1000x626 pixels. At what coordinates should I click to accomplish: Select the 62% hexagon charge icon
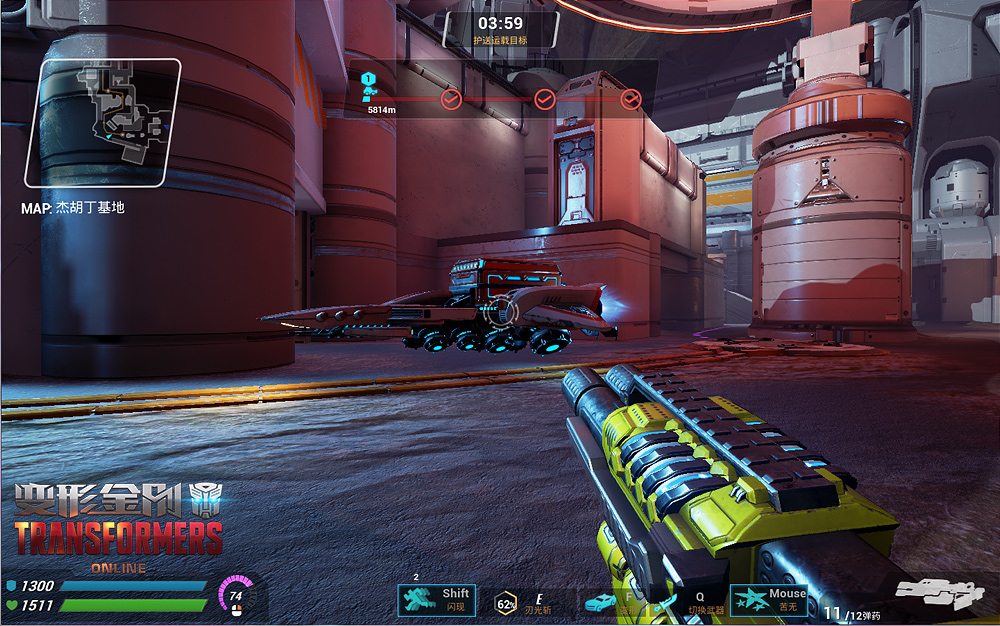(506, 602)
